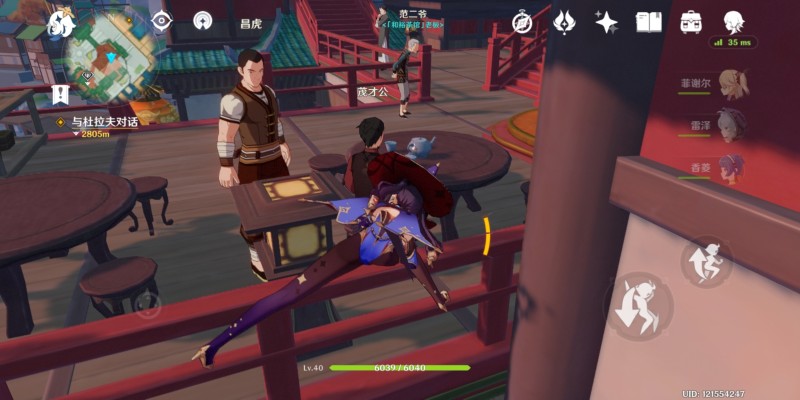Viewport: 800px width, 400px height.
Task: Tap the climb-up jump button
Action: coord(709,262)
